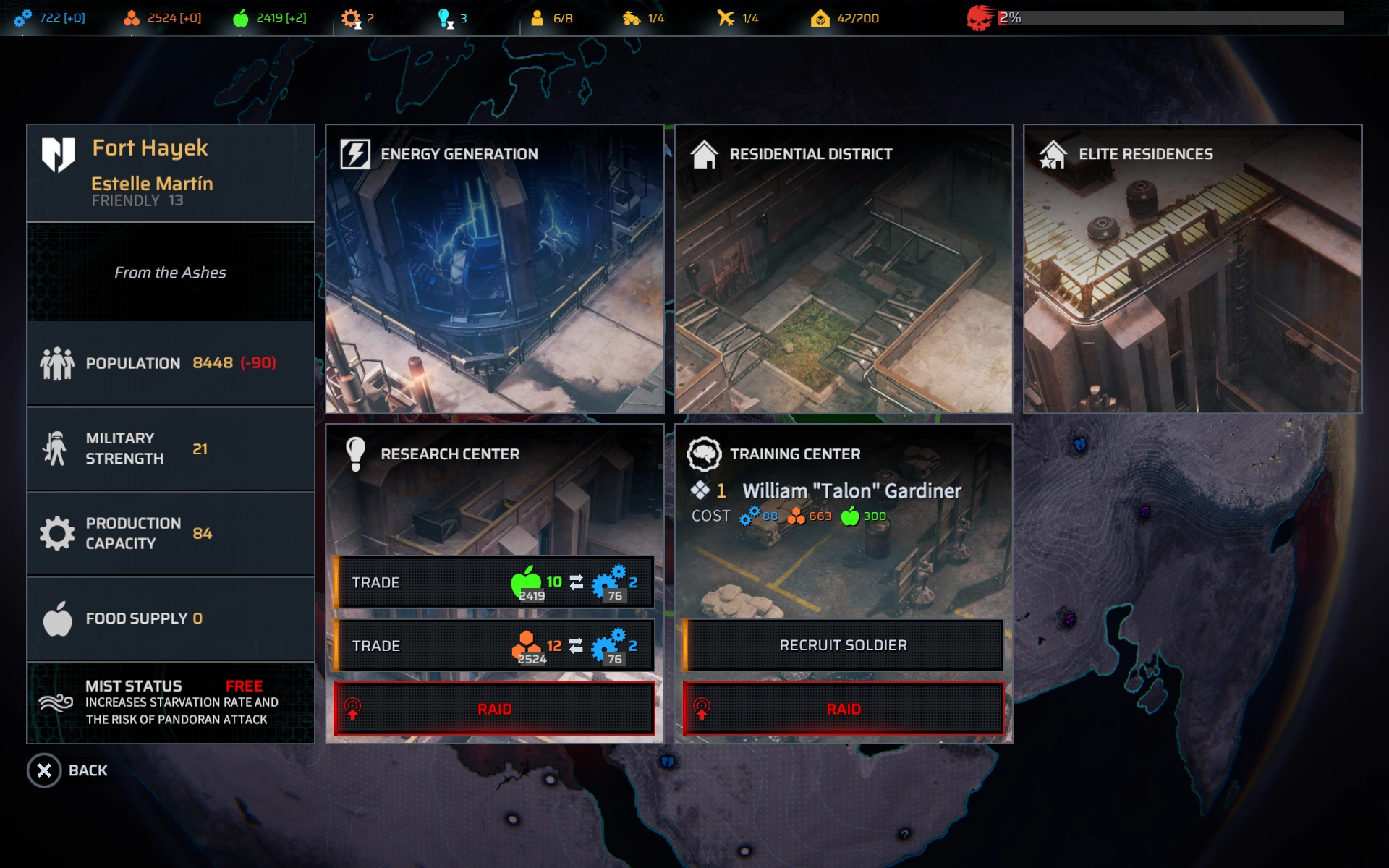Raid the Research Center
This screenshot has width=1389, height=868.
pyautogui.click(x=495, y=709)
